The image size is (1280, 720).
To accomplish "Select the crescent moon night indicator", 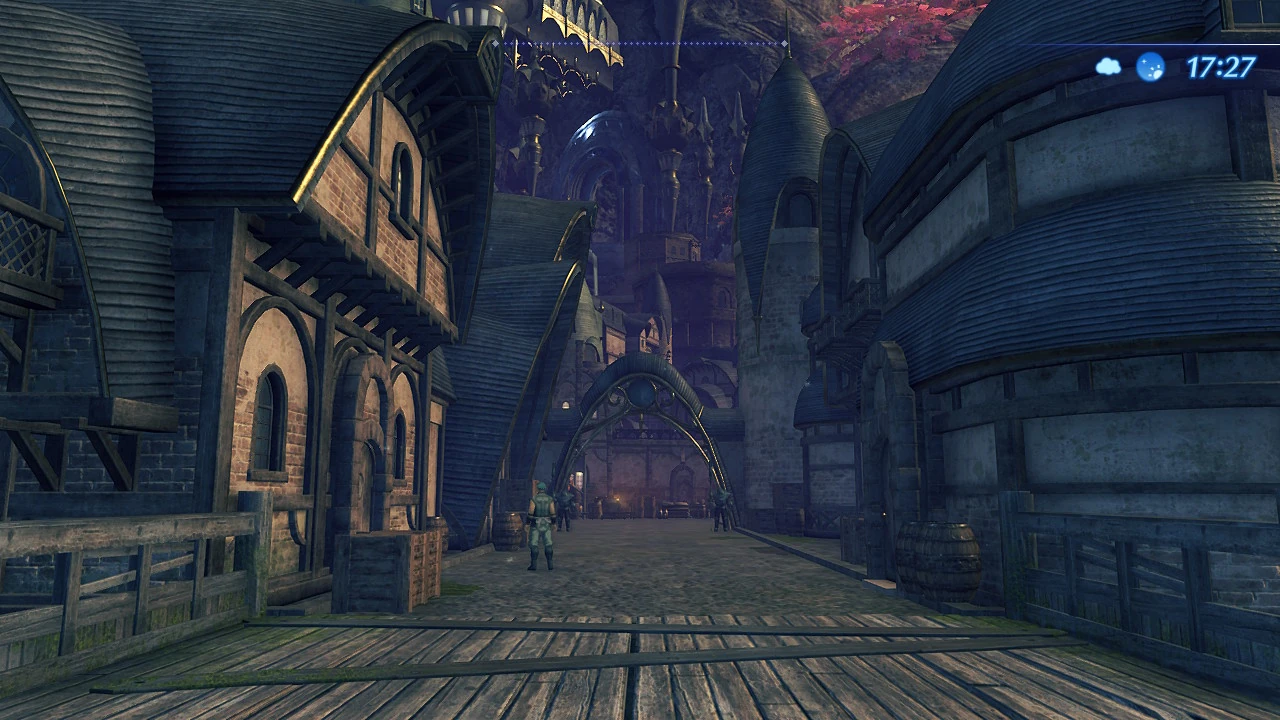I will [1150, 65].
